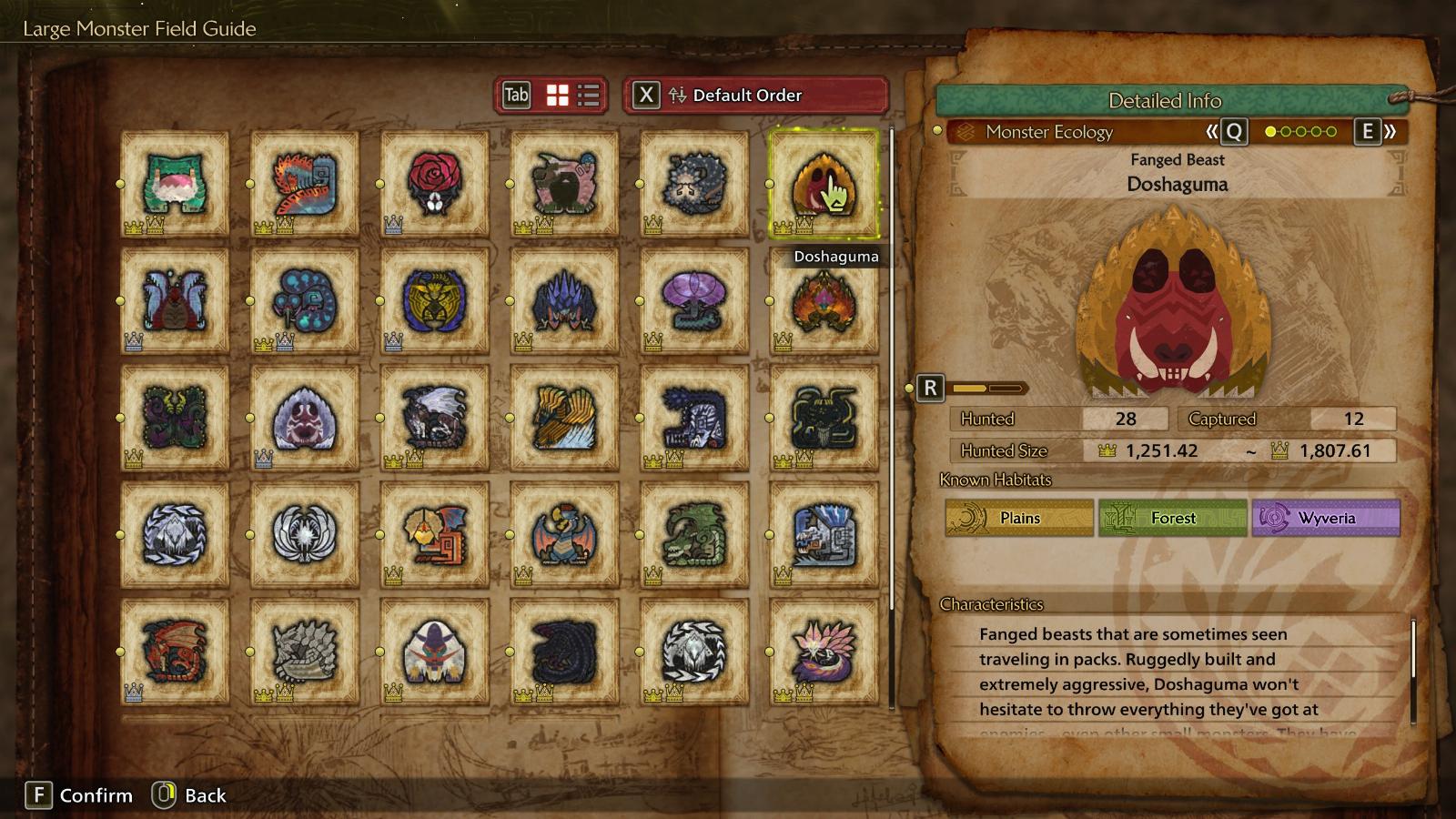The width and height of the screenshot is (1456, 819).
Task: Switch to the grid view layout
Action: pos(557,96)
